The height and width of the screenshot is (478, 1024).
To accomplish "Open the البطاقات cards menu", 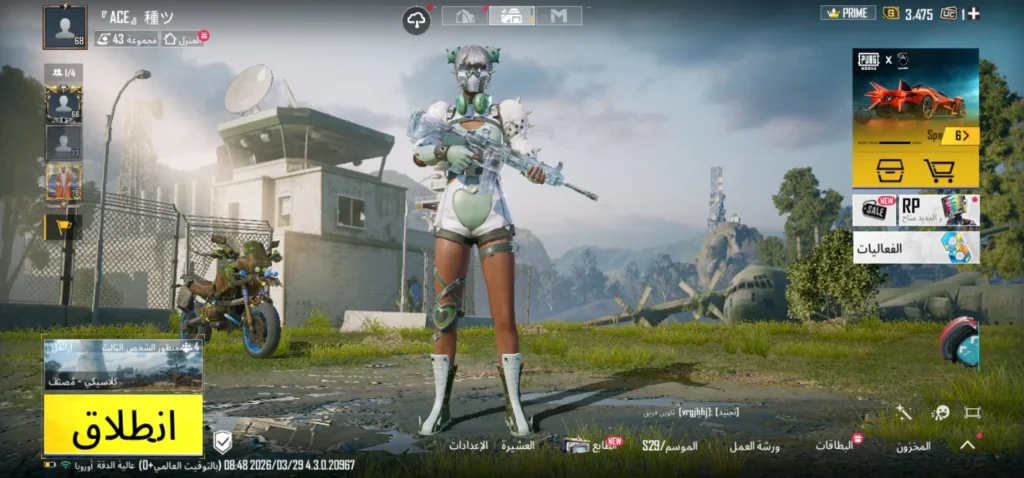I will tap(835, 446).
